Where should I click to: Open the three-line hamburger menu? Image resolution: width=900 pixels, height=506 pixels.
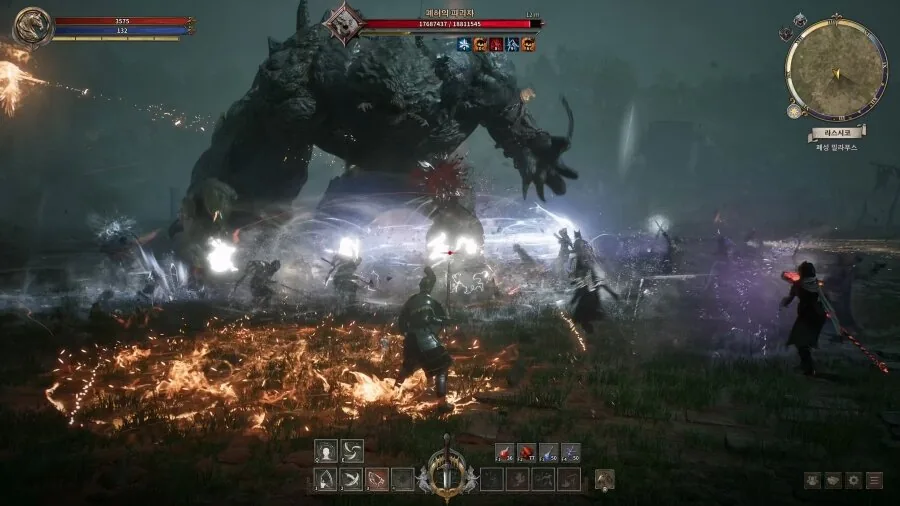coord(875,480)
